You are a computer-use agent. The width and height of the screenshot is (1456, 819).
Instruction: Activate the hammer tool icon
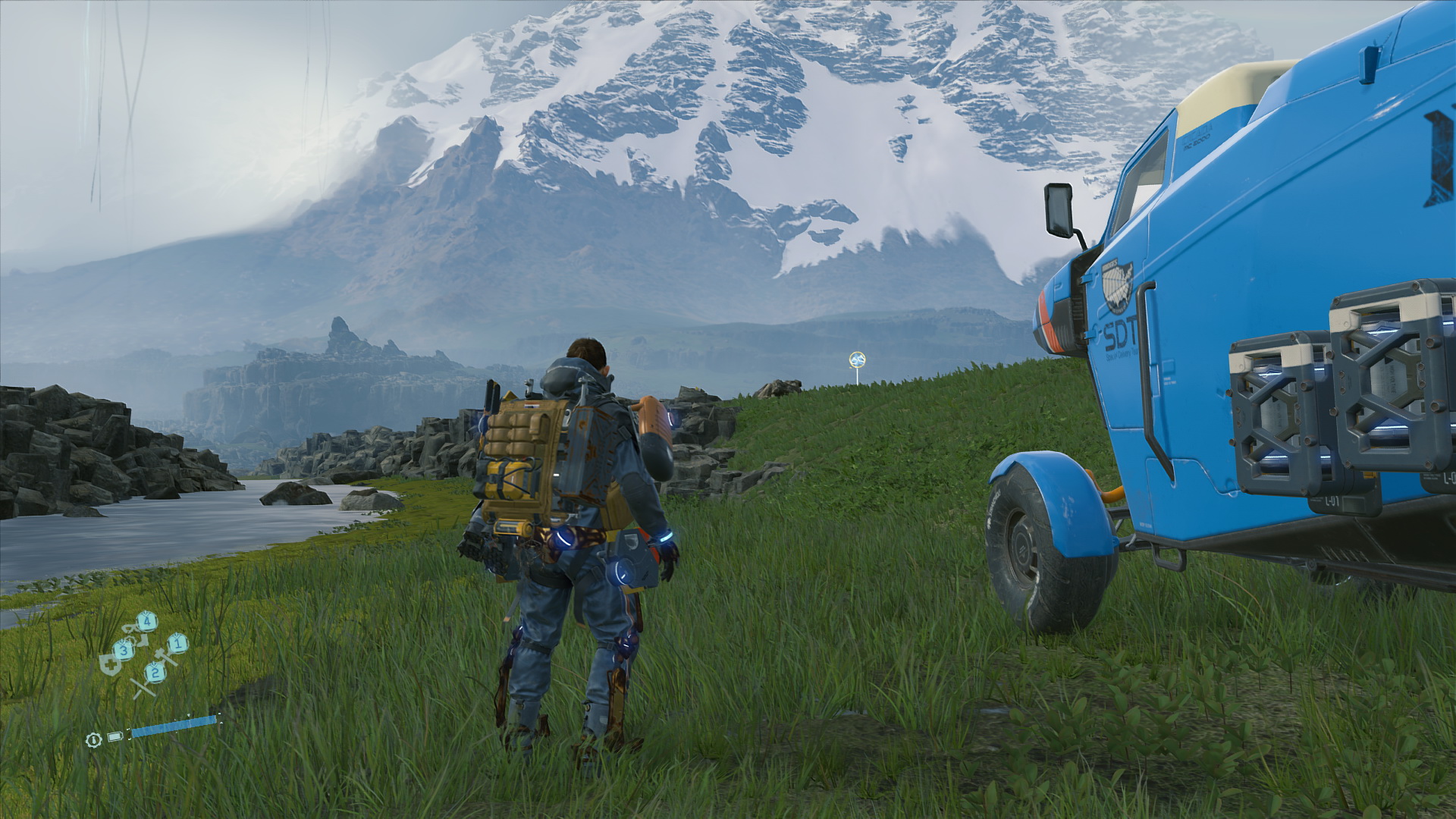coord(165,657)
